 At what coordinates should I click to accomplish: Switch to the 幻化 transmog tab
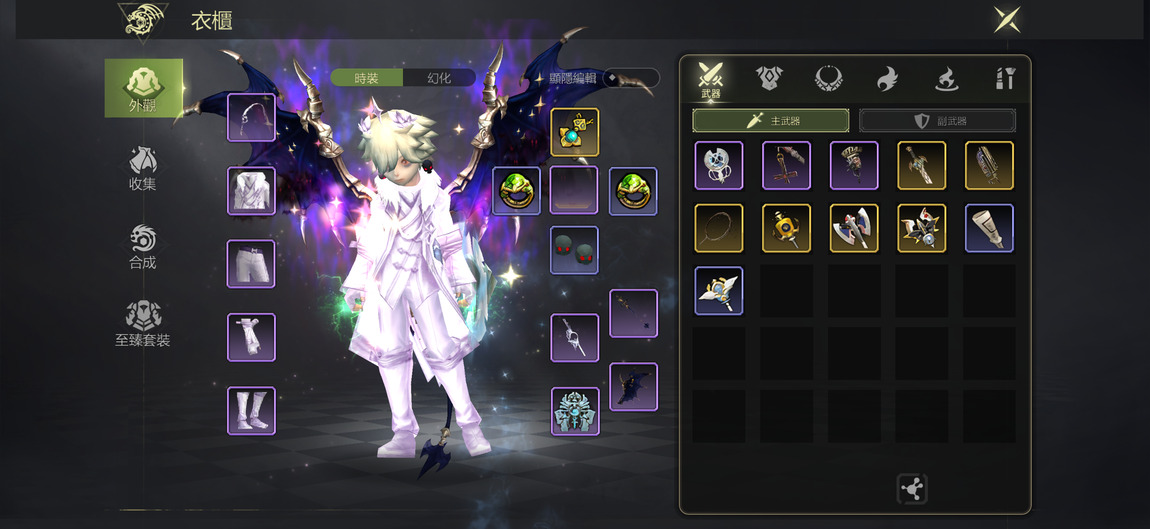[x=439, y=78]
